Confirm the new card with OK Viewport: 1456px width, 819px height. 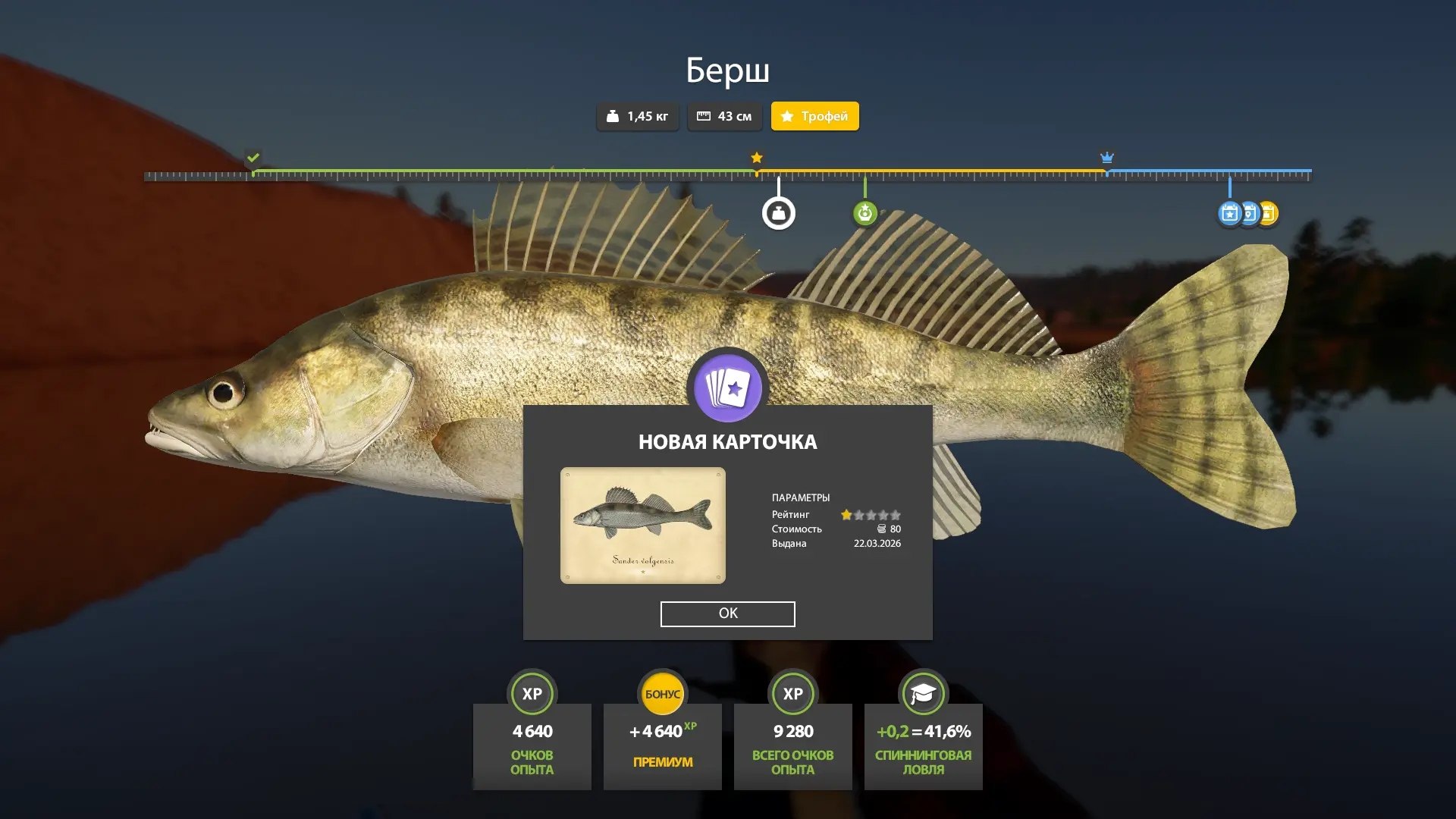tap(727, 613)
